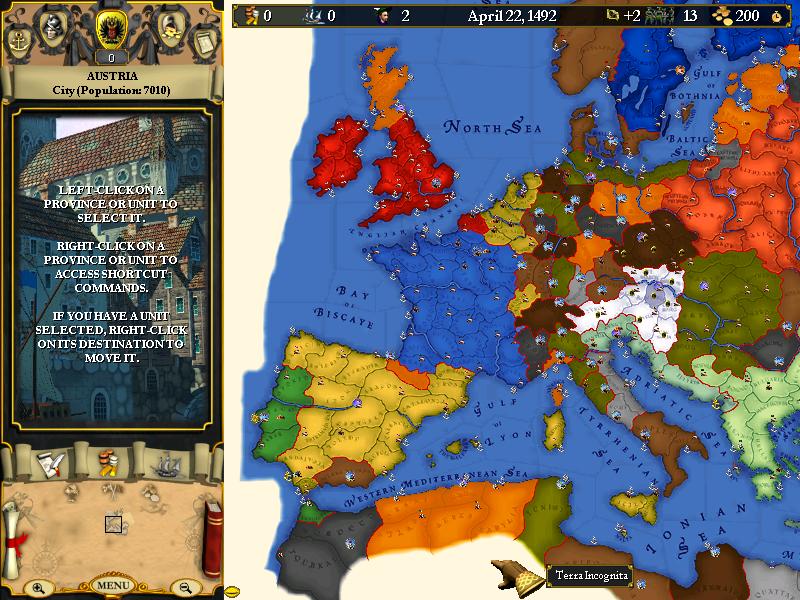Select the barrels and gold trade tab
Image resolution: width=800 pixels, height=600 pixels.
(x=110, y=463)
